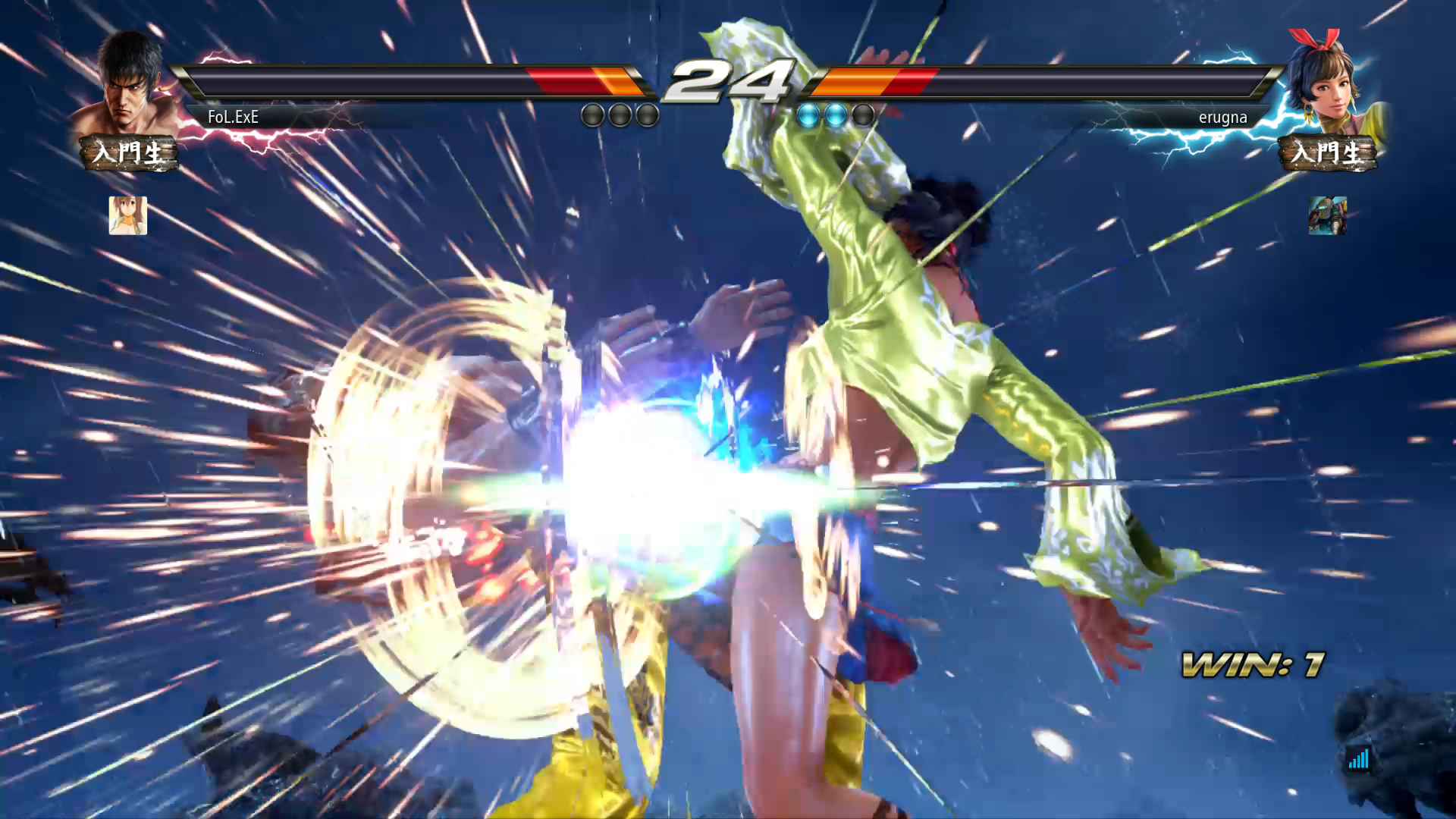This screenshot has width=1456, height=819.
Task: Select the anime girl player avatar
Action: pyautogui.click(x=127, y=215)
